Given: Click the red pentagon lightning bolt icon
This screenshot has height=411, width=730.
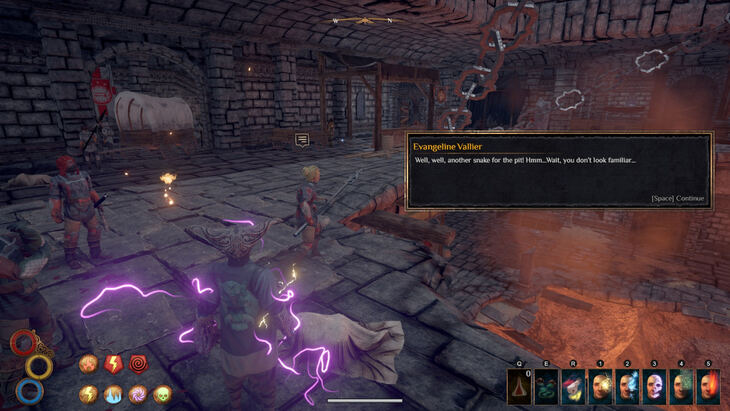Looking at the screenshot, I should pyautogui.click(x=114, y=365).
